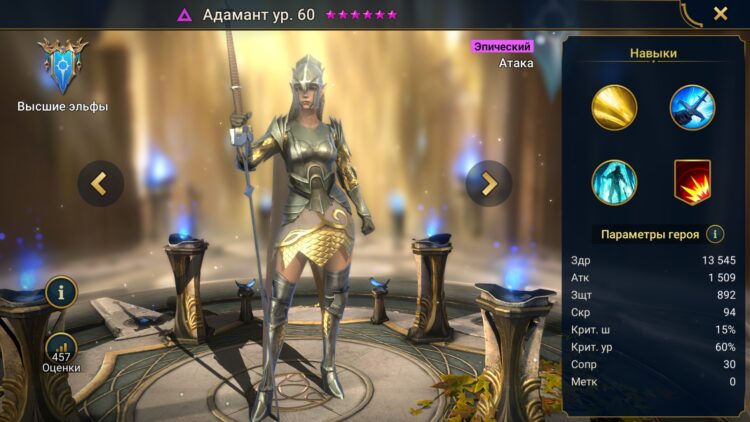The width and height of the screenshot is (750, 422).
Task: Select the golden slash skill icon
Action: tap(614, 108)
